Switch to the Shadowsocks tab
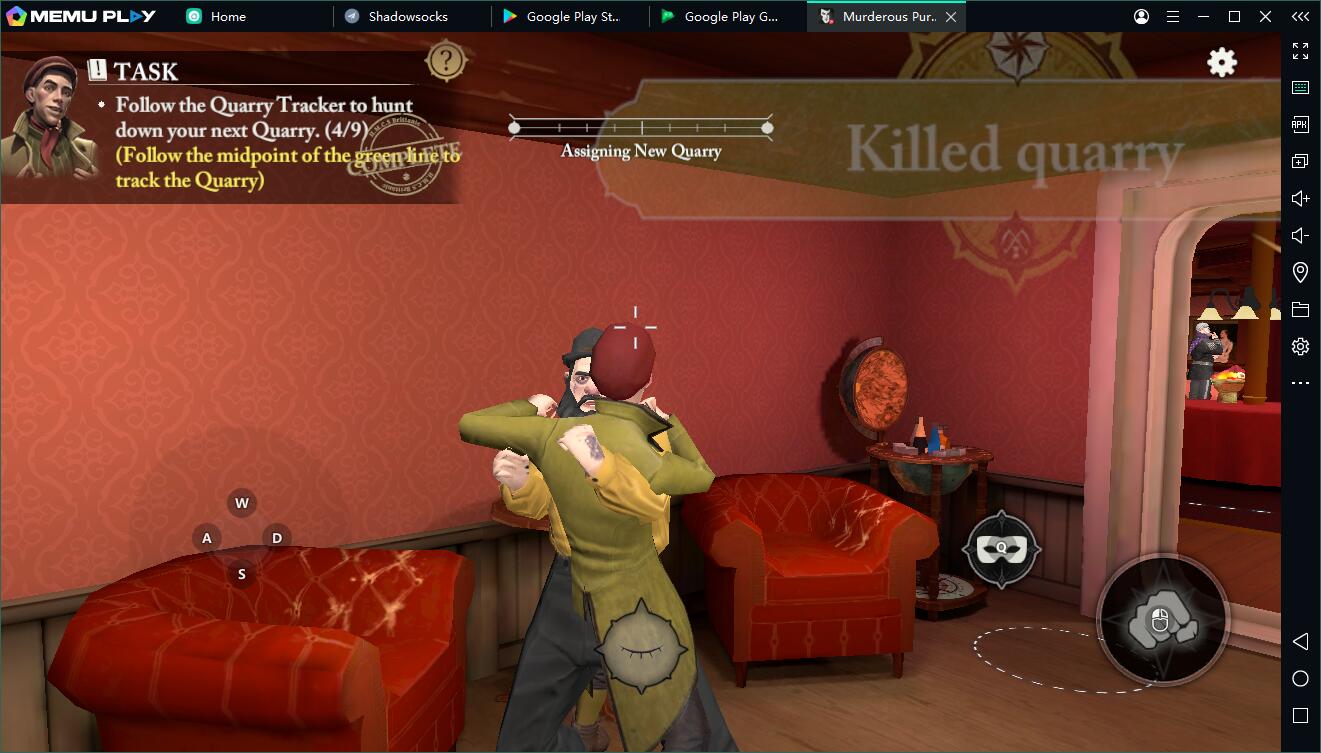 407,16
